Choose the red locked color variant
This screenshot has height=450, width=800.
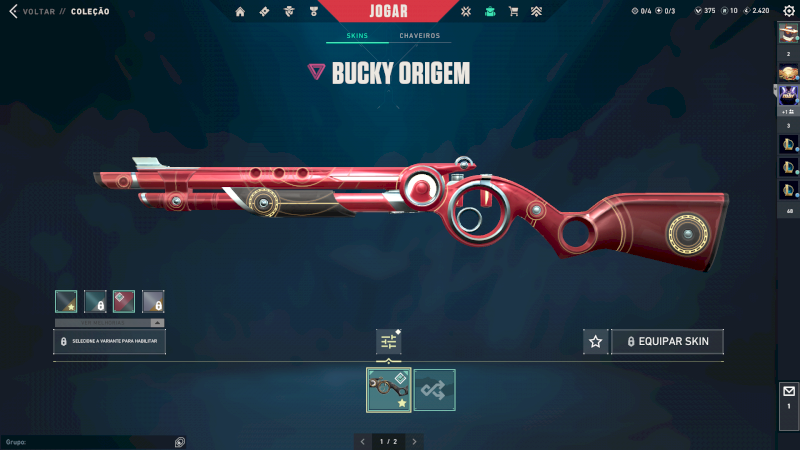point(124,301)
